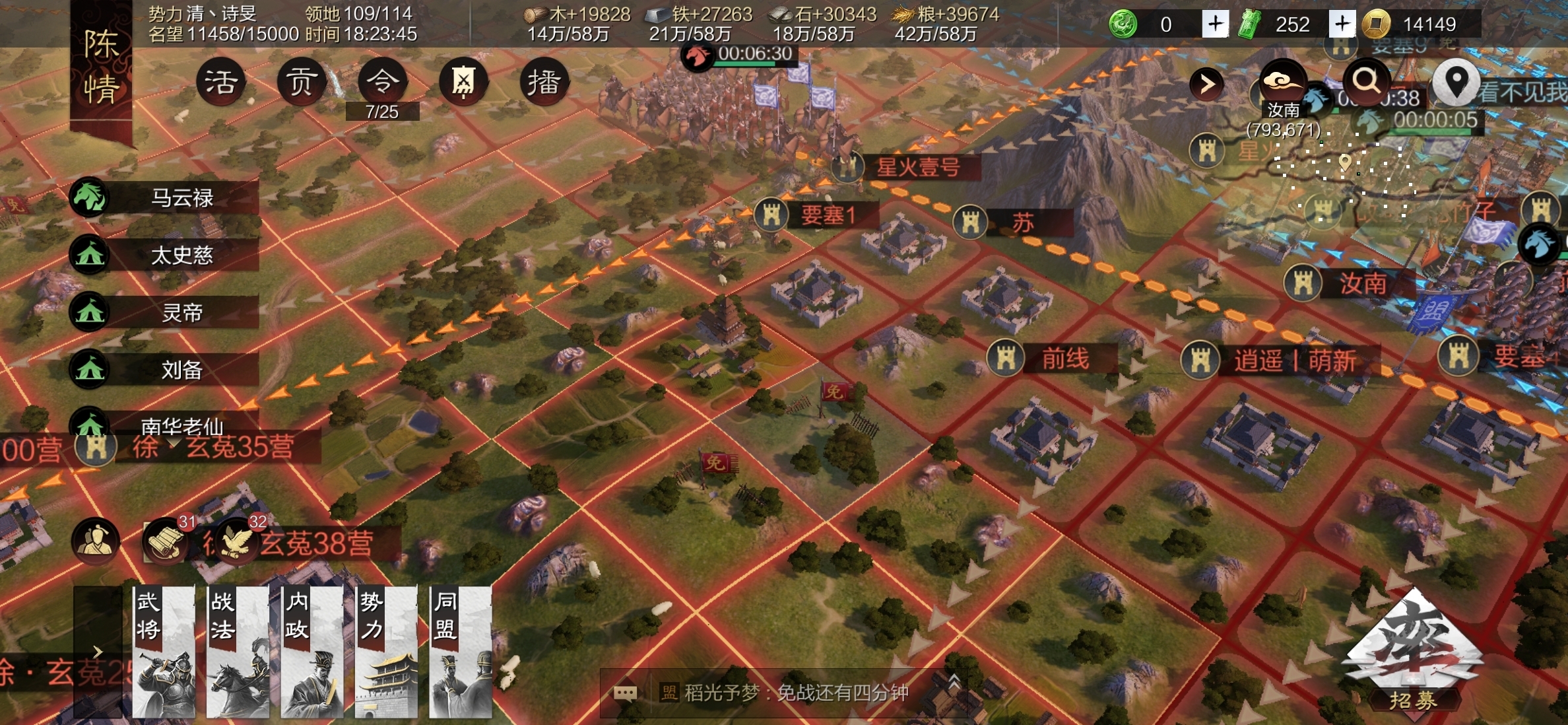Click the map location pin icon
The width and height of the screenshot is (1568, 725).
click(x=1456, y=83)
